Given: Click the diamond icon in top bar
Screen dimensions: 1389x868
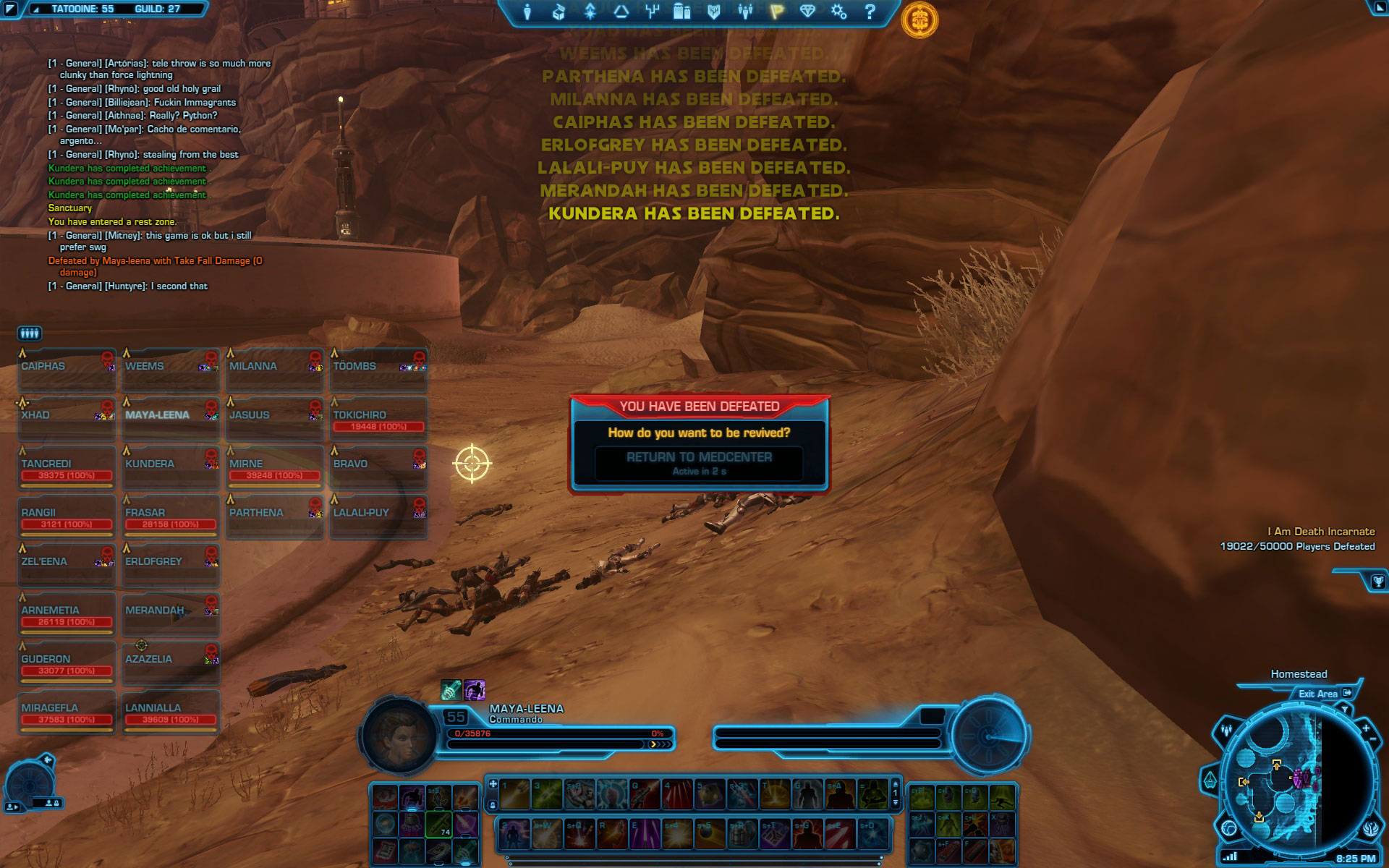Looking at the screenshot, I should [807, 12].
